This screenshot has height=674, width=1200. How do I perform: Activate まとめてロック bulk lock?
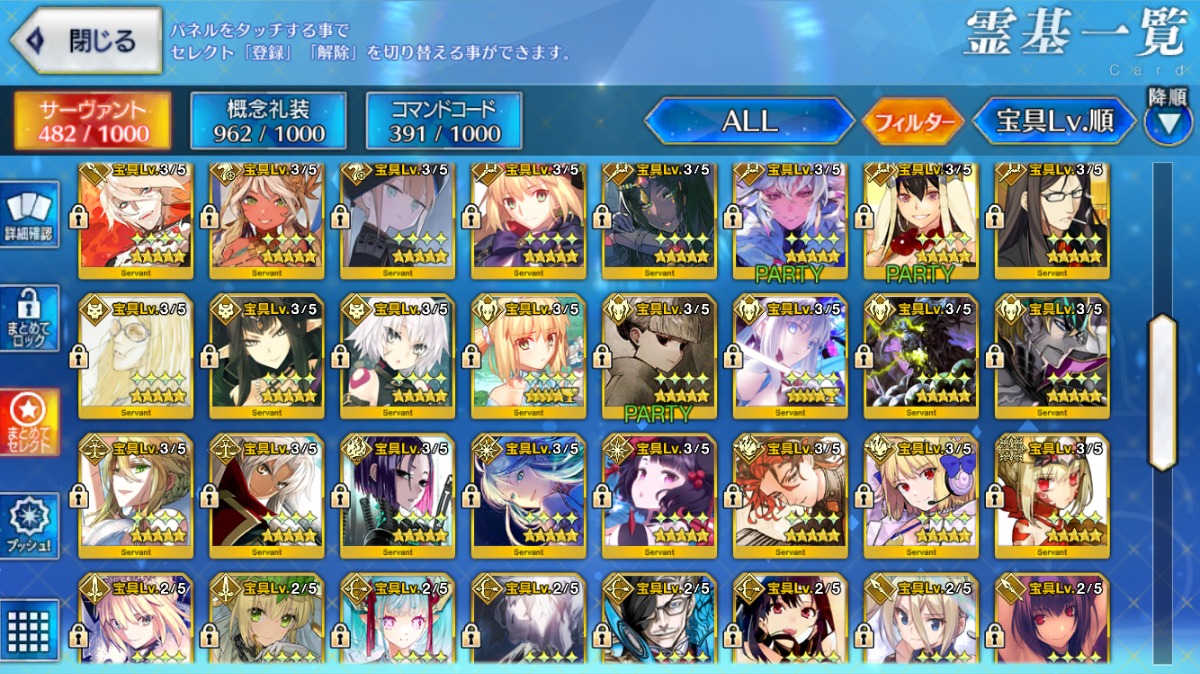[29, 319]
